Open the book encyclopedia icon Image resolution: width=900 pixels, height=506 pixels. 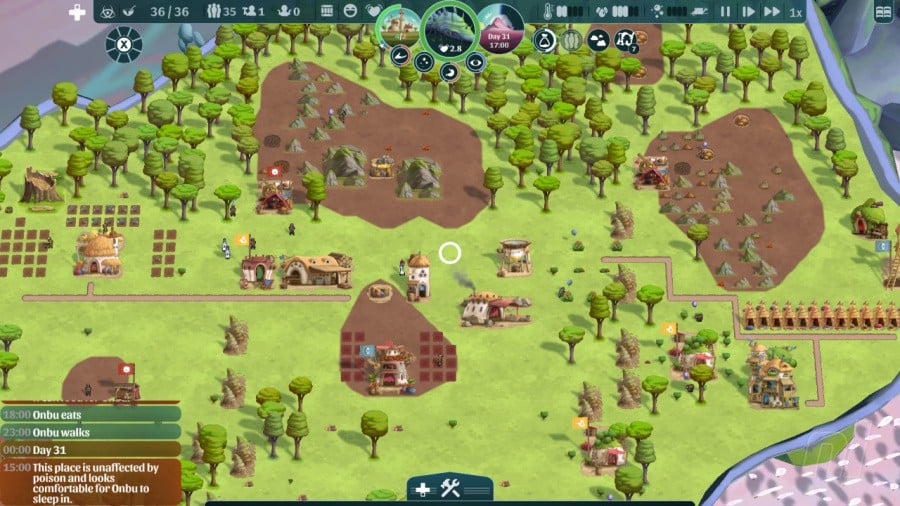pos(882,12)
